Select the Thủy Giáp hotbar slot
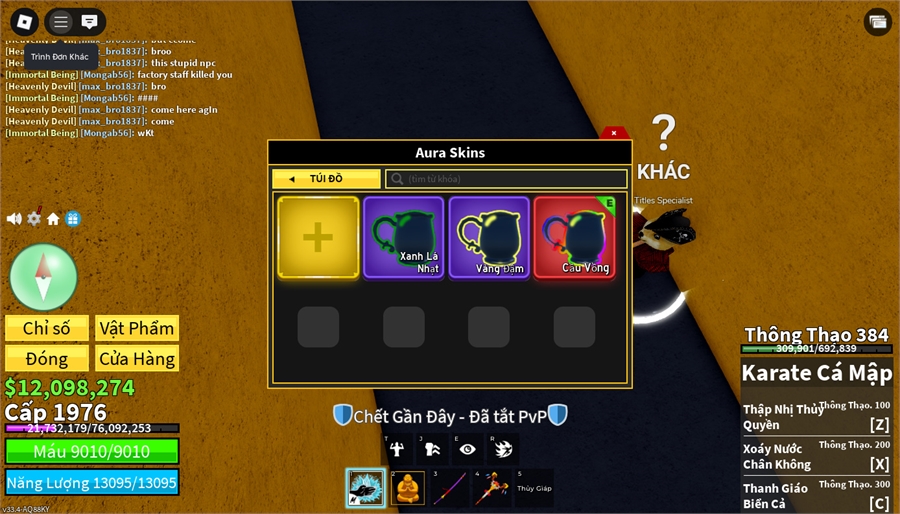The image size is (900, 514). coord(534,488)
